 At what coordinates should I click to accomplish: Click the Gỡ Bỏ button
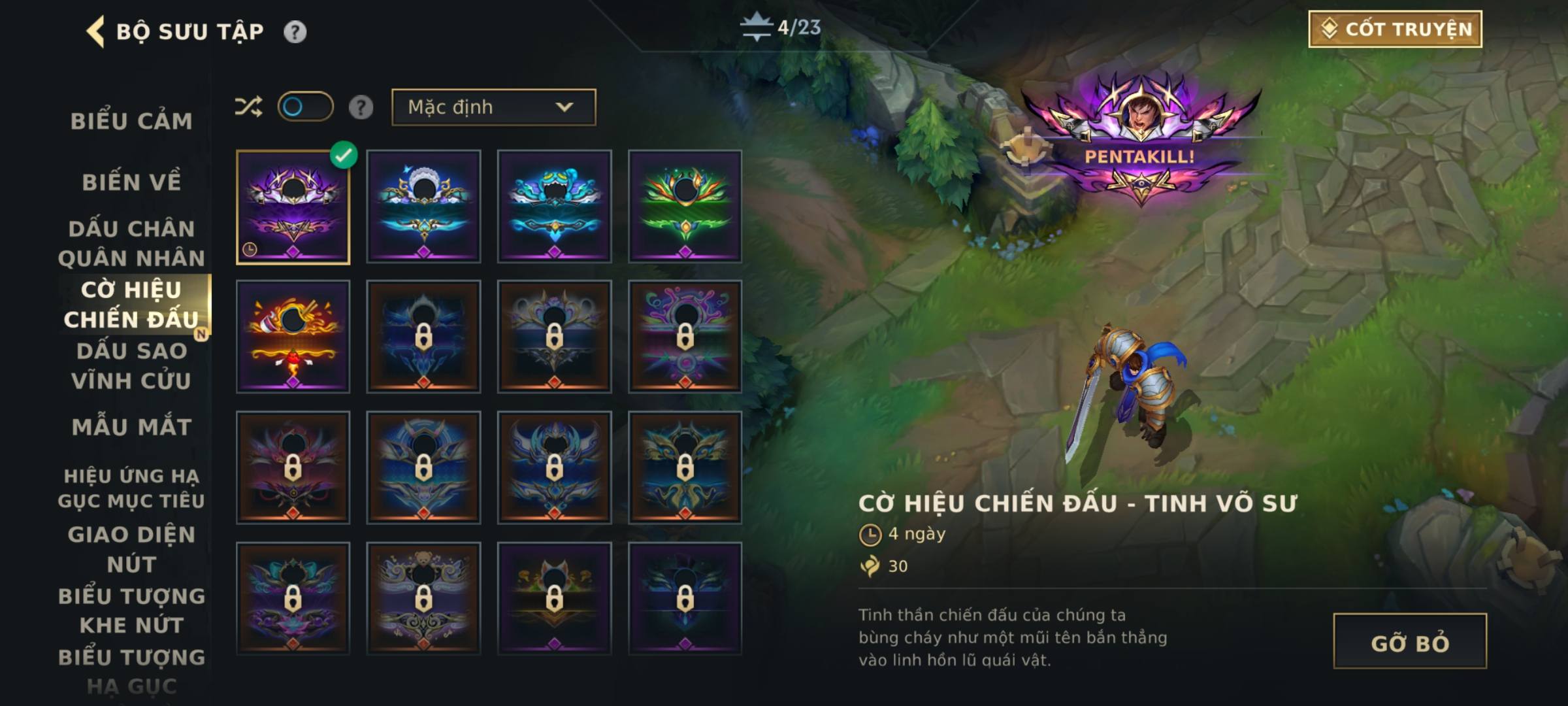click(1409, 642)
